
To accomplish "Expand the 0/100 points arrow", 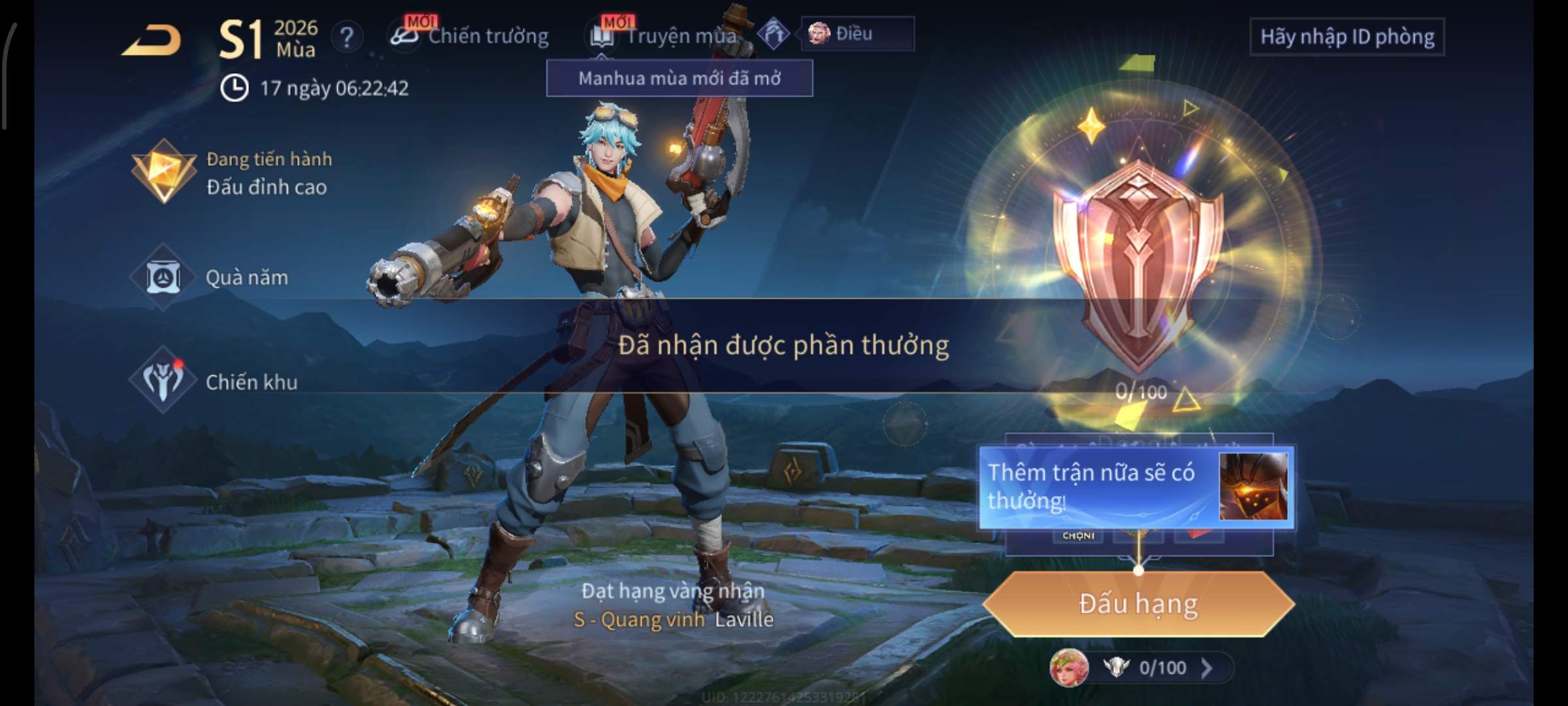I will point(1207,667).
